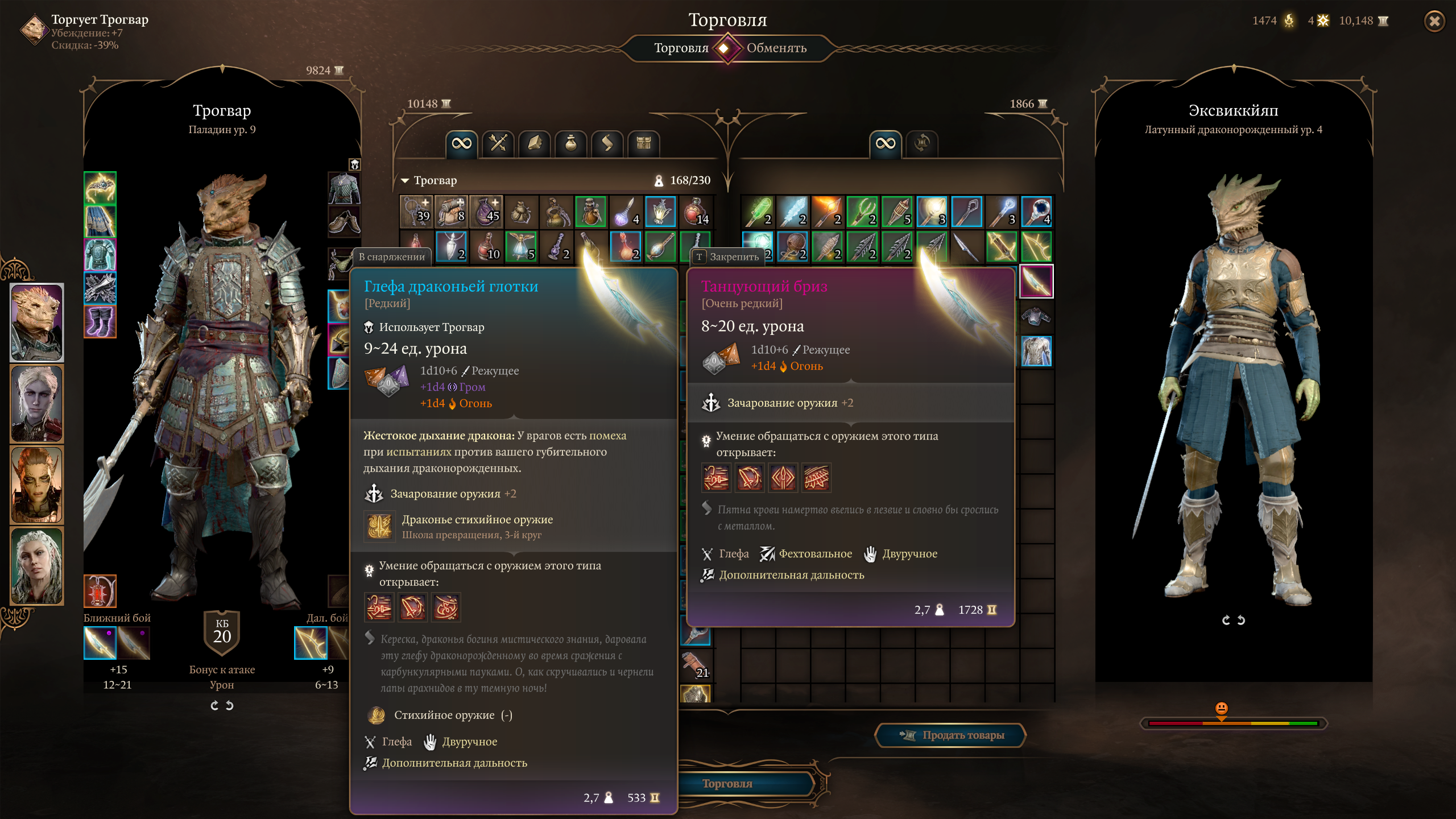The image size is (1456, 819).
Task: Click the equipped circlet helmet slot
Action: point(100,187)
